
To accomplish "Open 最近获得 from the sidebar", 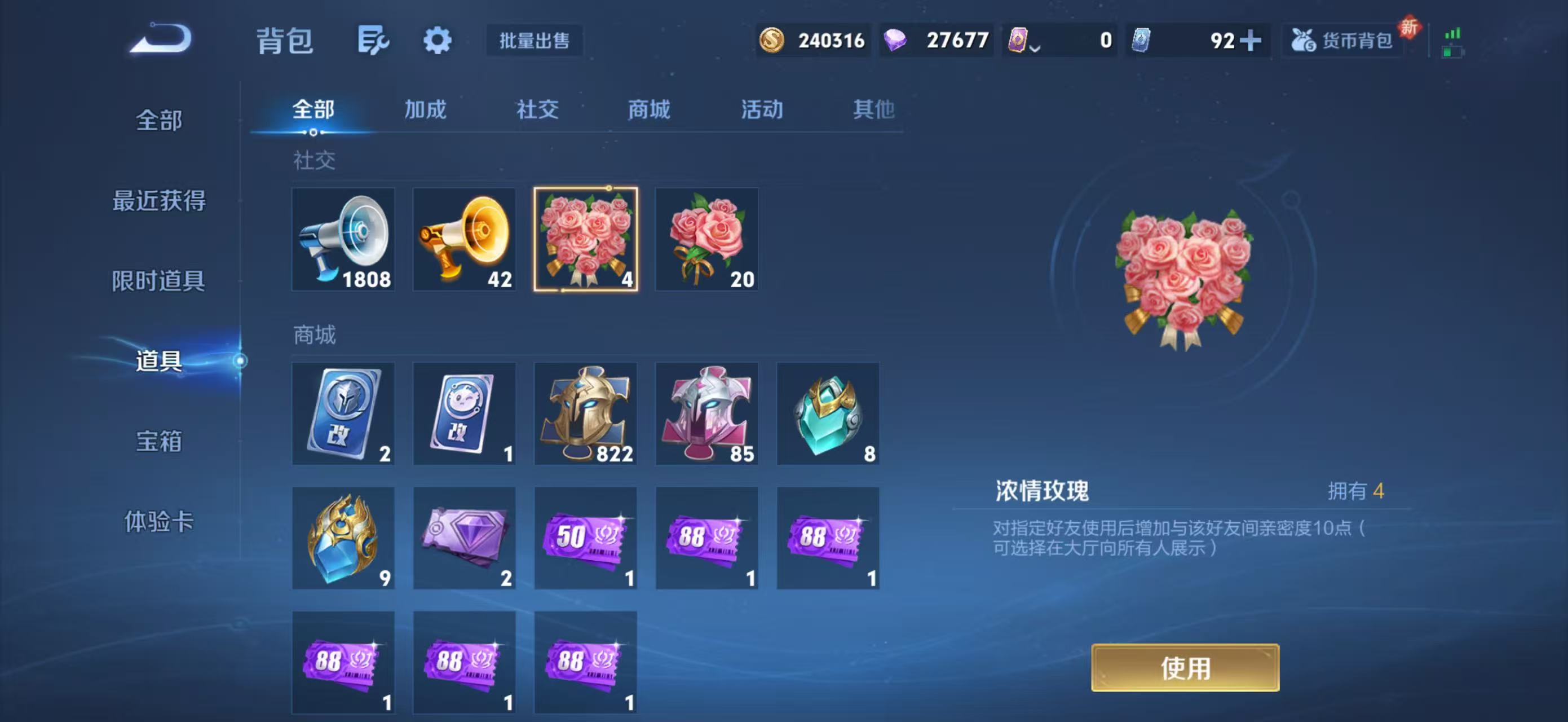I will [159, 201].
